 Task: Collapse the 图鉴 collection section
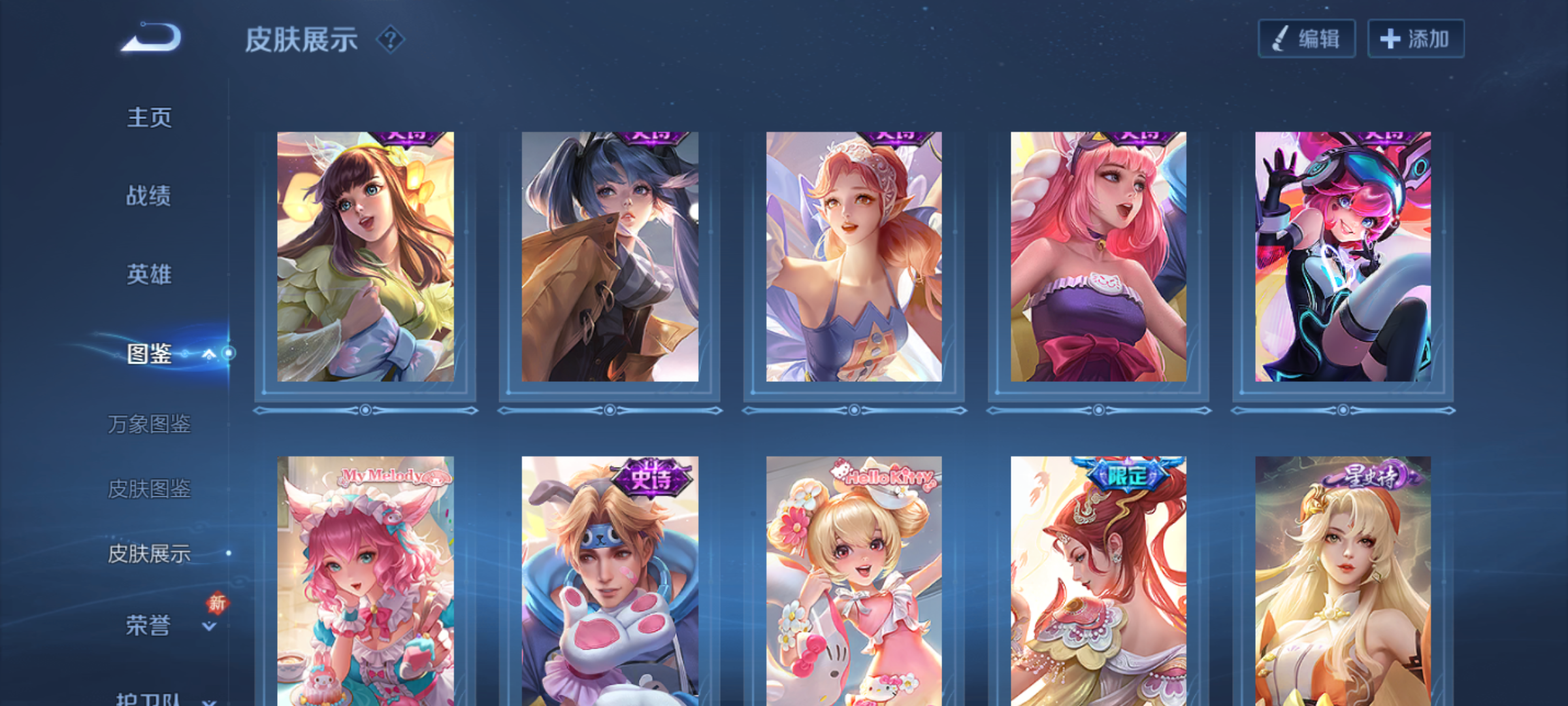click(x=208, y=354)
